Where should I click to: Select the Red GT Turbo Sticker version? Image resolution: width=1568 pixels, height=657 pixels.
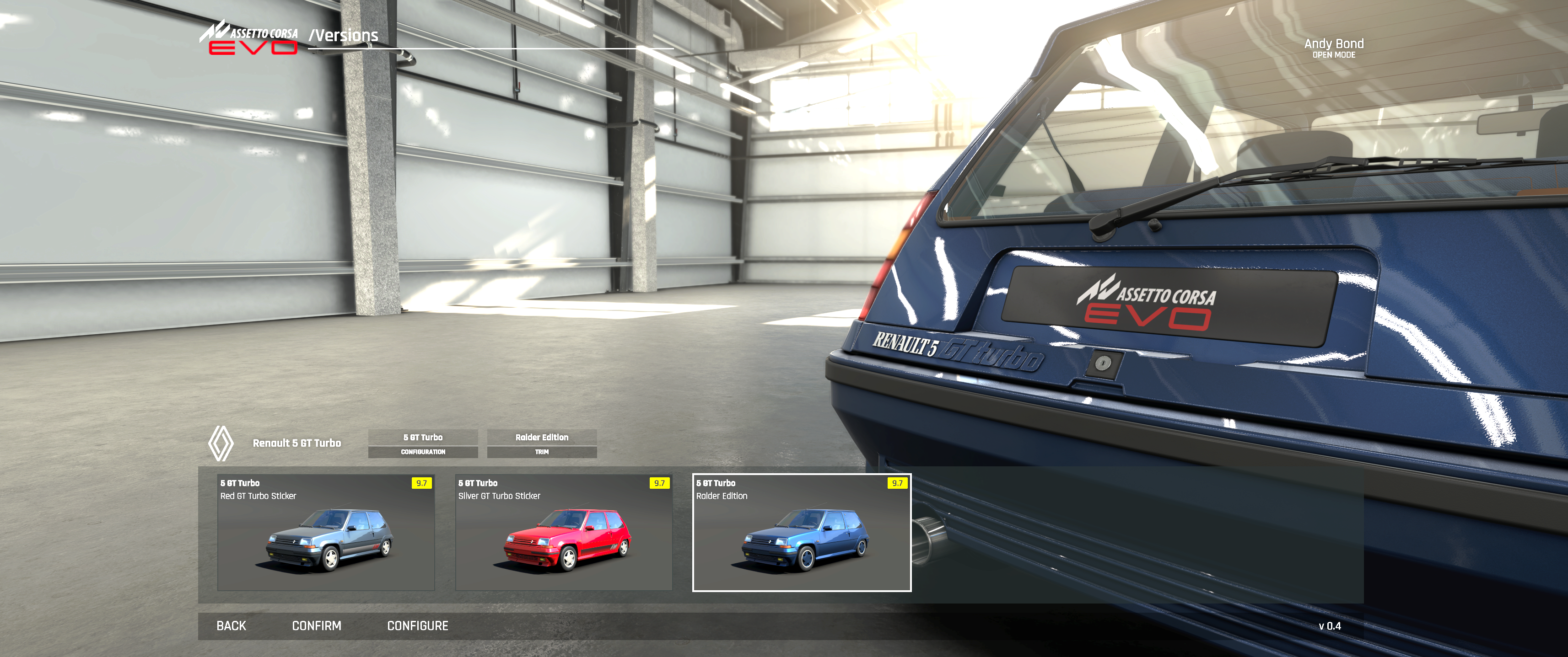326,532
